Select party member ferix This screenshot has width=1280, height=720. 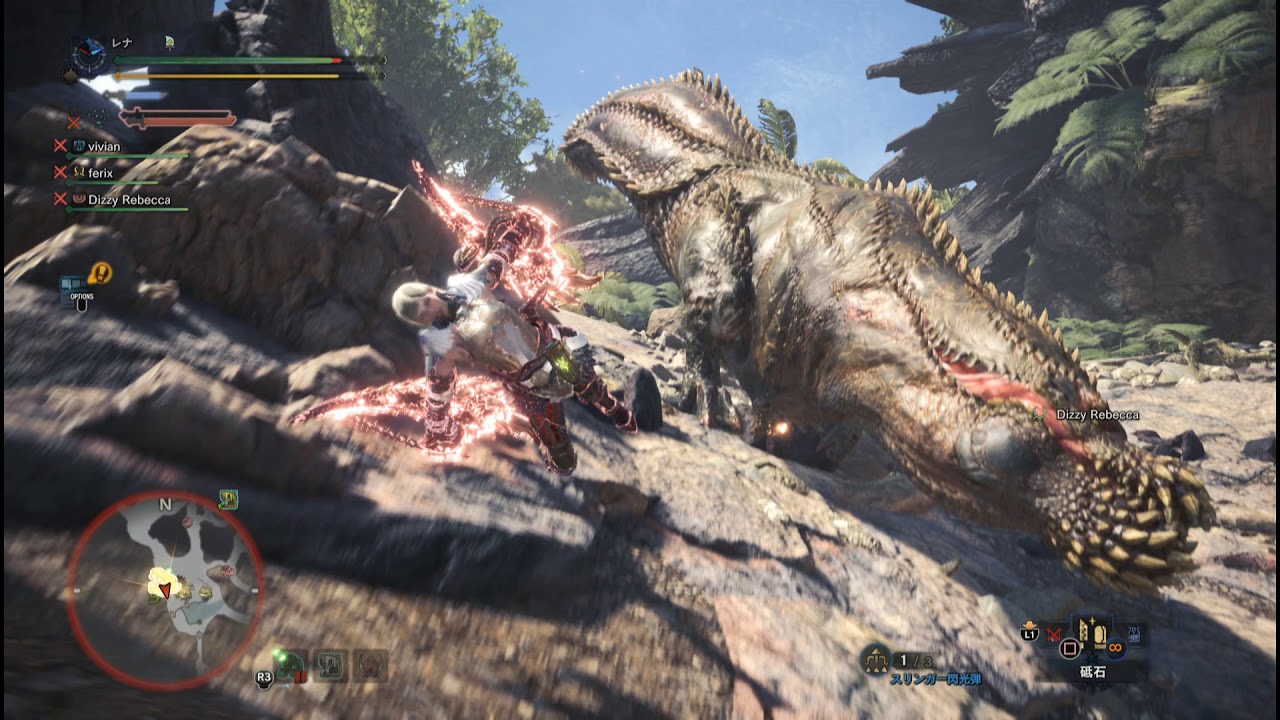[99, 173]
